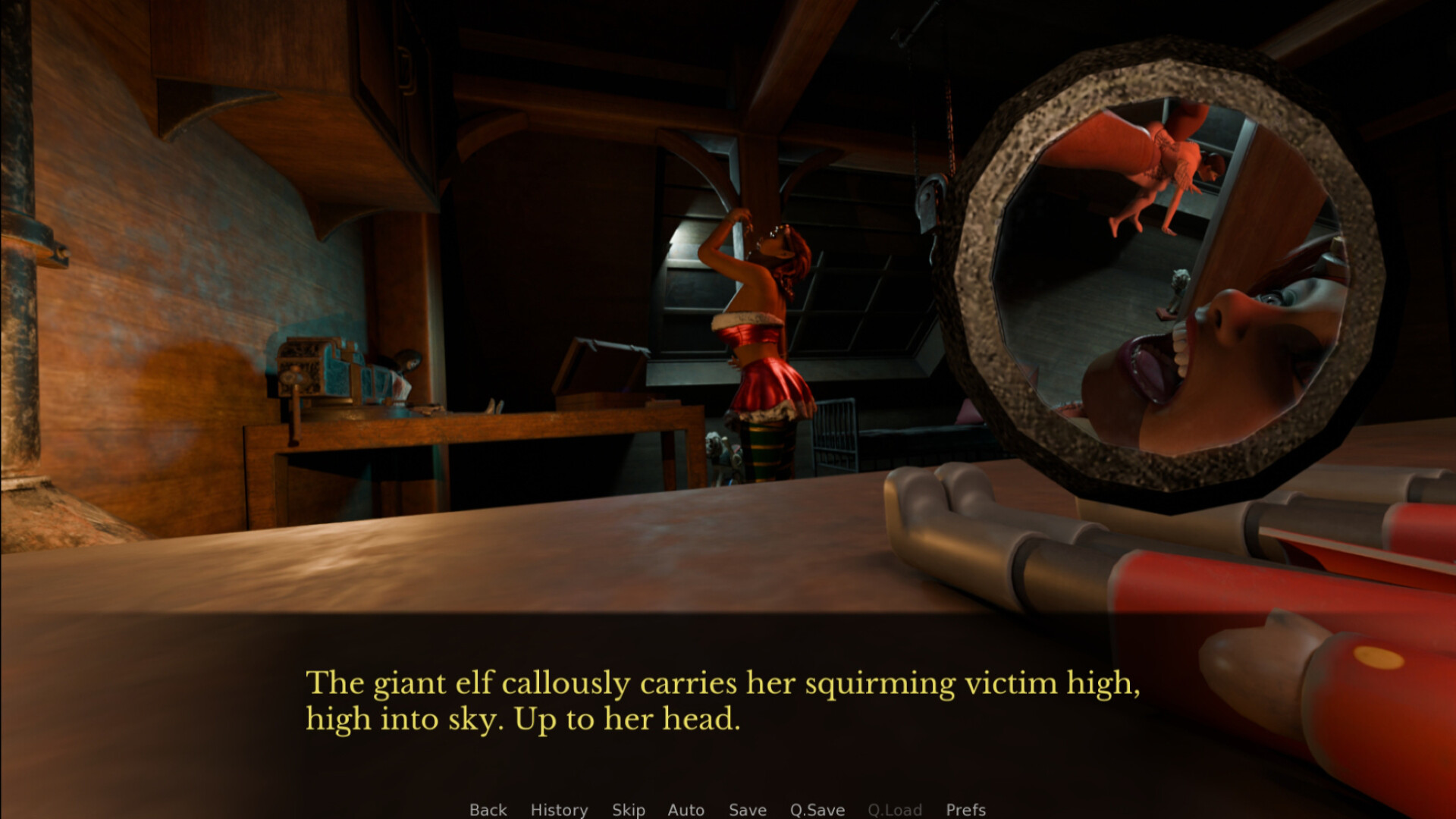
Task: Open the Prefs menu
Action: click(965, 809)
